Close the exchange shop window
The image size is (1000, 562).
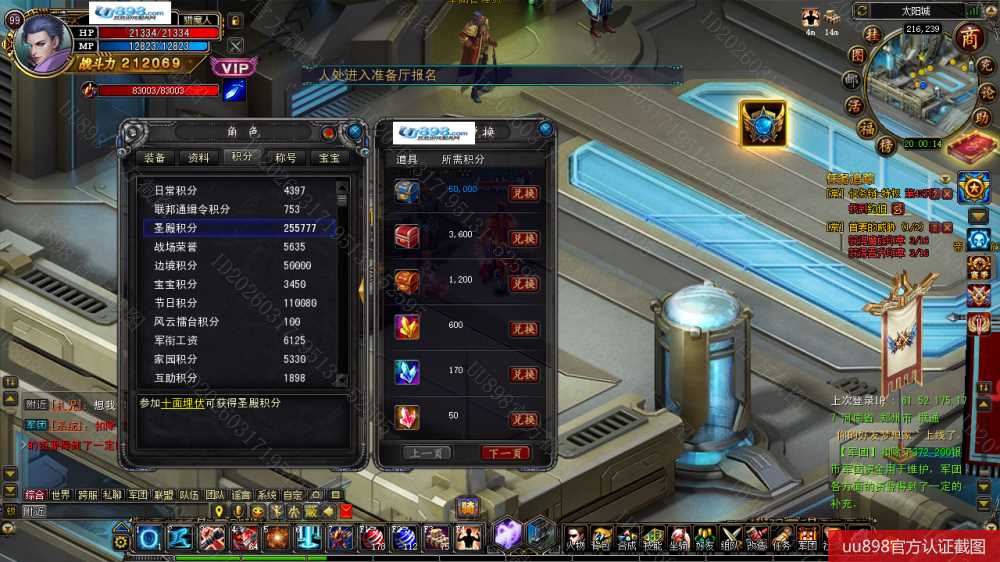[545, 129]
